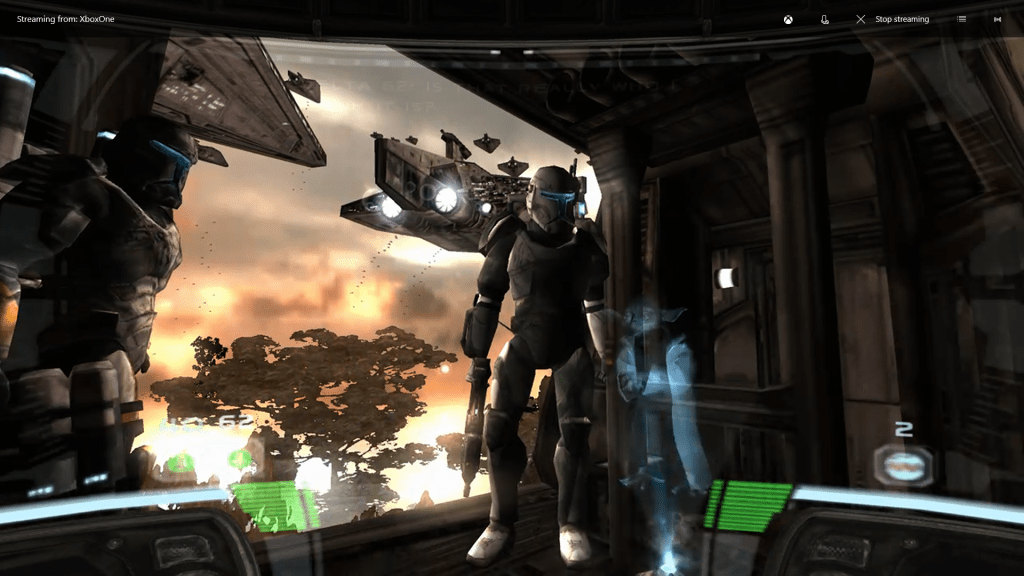Screen dimensions: 1024x576
Task: Open the Xbox logo button in streaming bar
Action: 788,19
